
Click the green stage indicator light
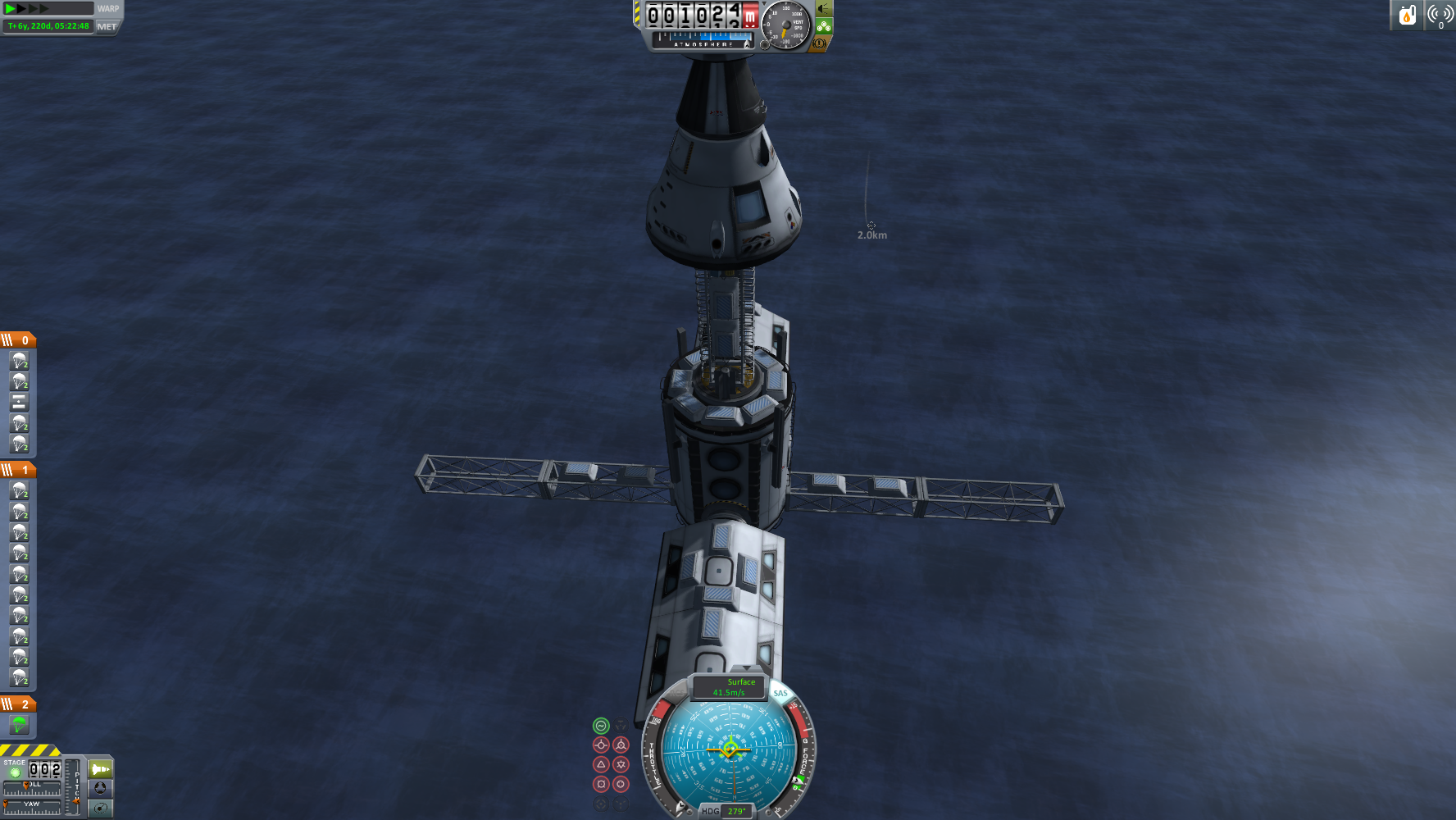(15, 772)
